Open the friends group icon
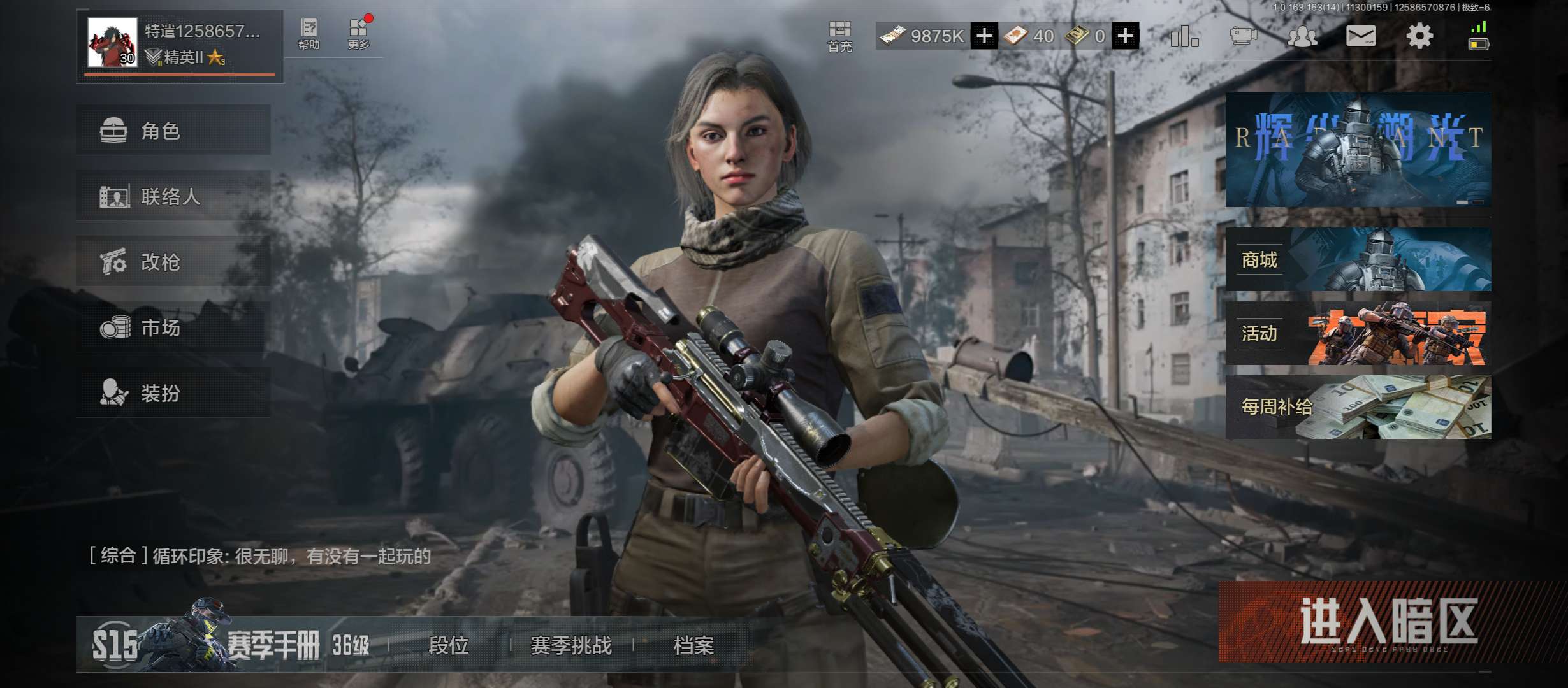Viewport: 1568px width, 688px height. 1302,36
